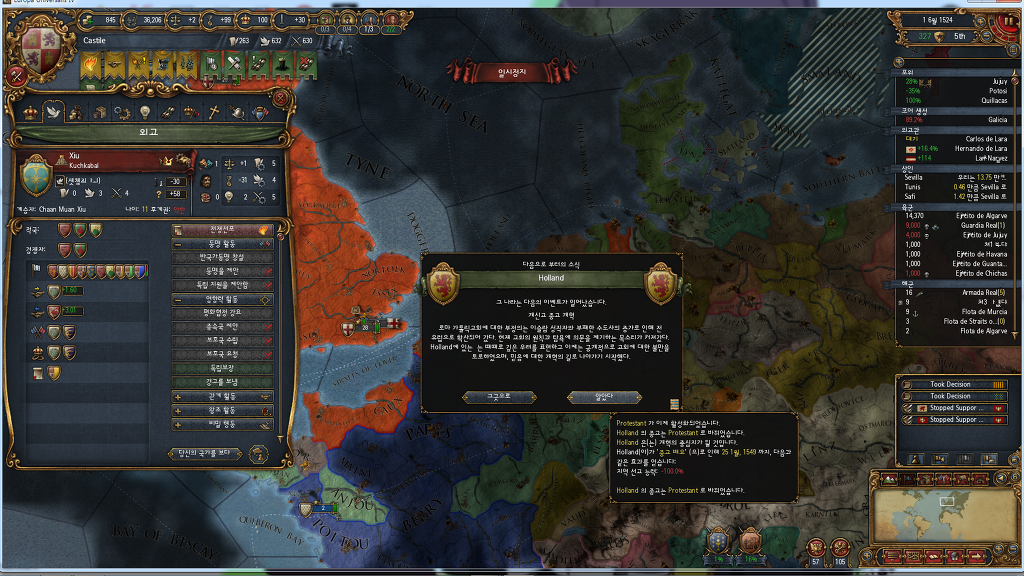Declare war with the 전쟁선포 button
The height and width of the screenshot is (576, 1024).
click(222, 230)
